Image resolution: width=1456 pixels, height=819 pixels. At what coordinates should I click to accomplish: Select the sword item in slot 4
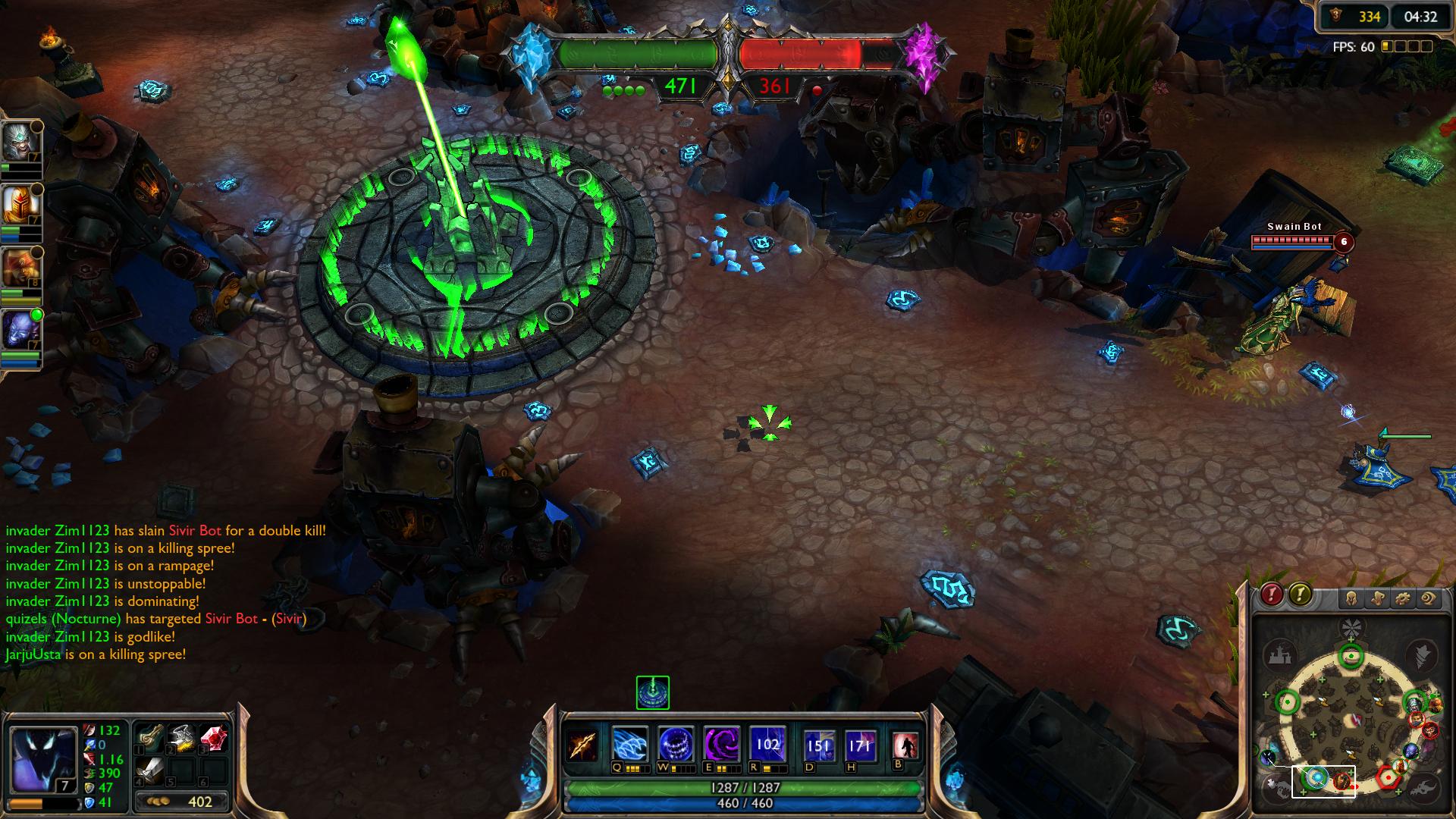coord(149,770)
